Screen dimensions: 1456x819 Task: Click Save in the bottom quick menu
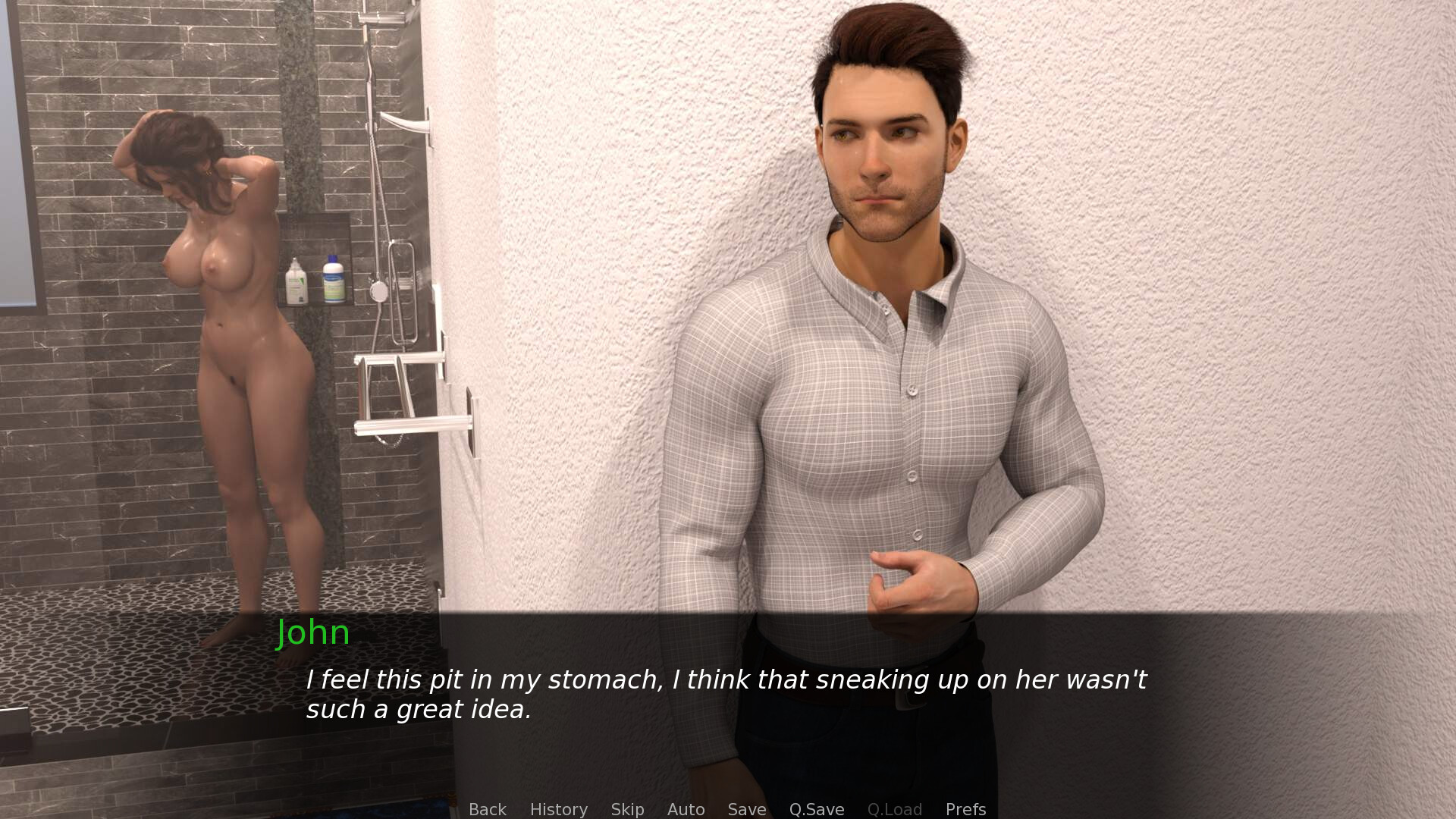(x=746, y=809)
